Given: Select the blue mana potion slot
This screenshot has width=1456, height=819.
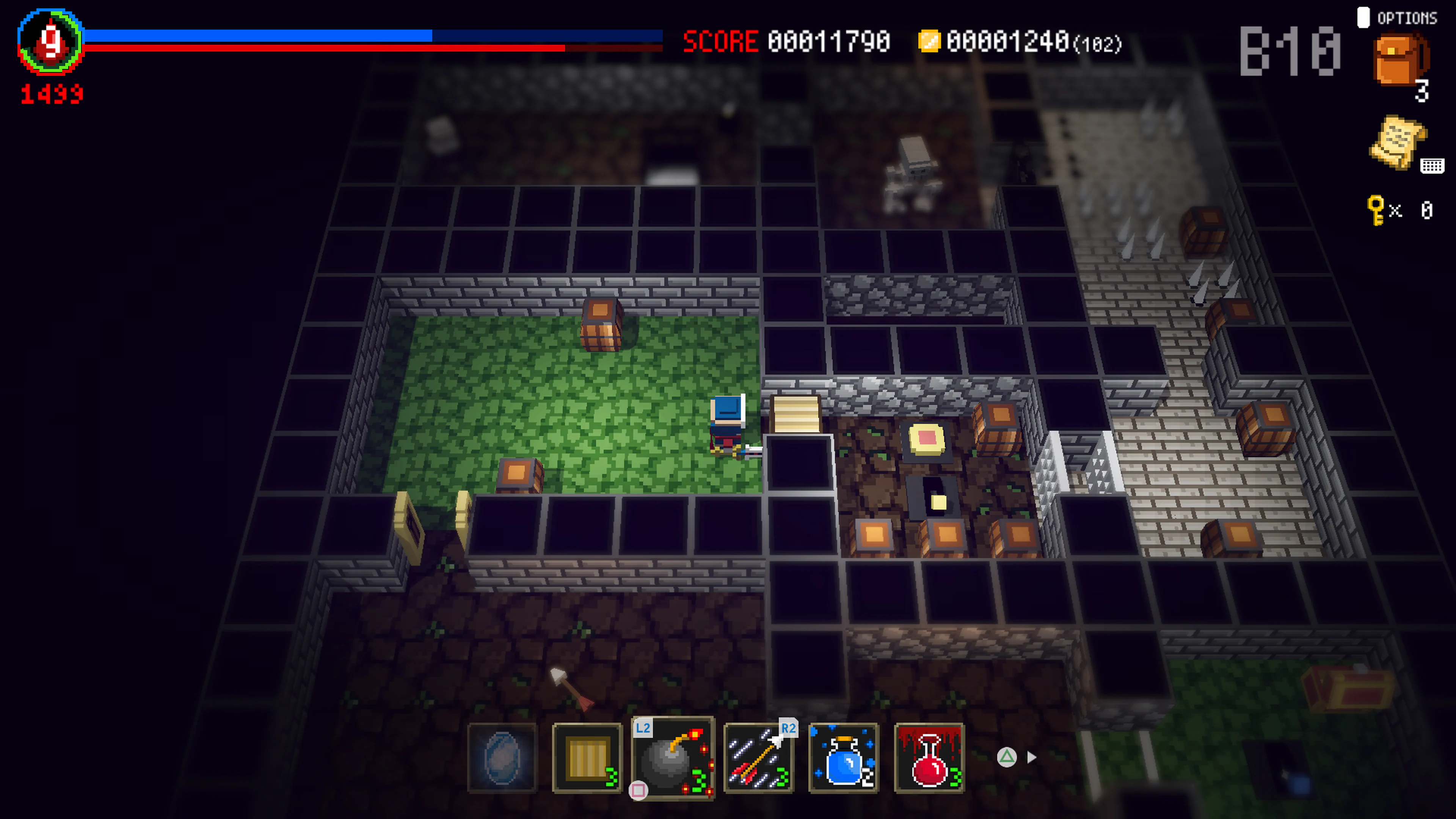Looking at the screenshot, I should point(844,758).
